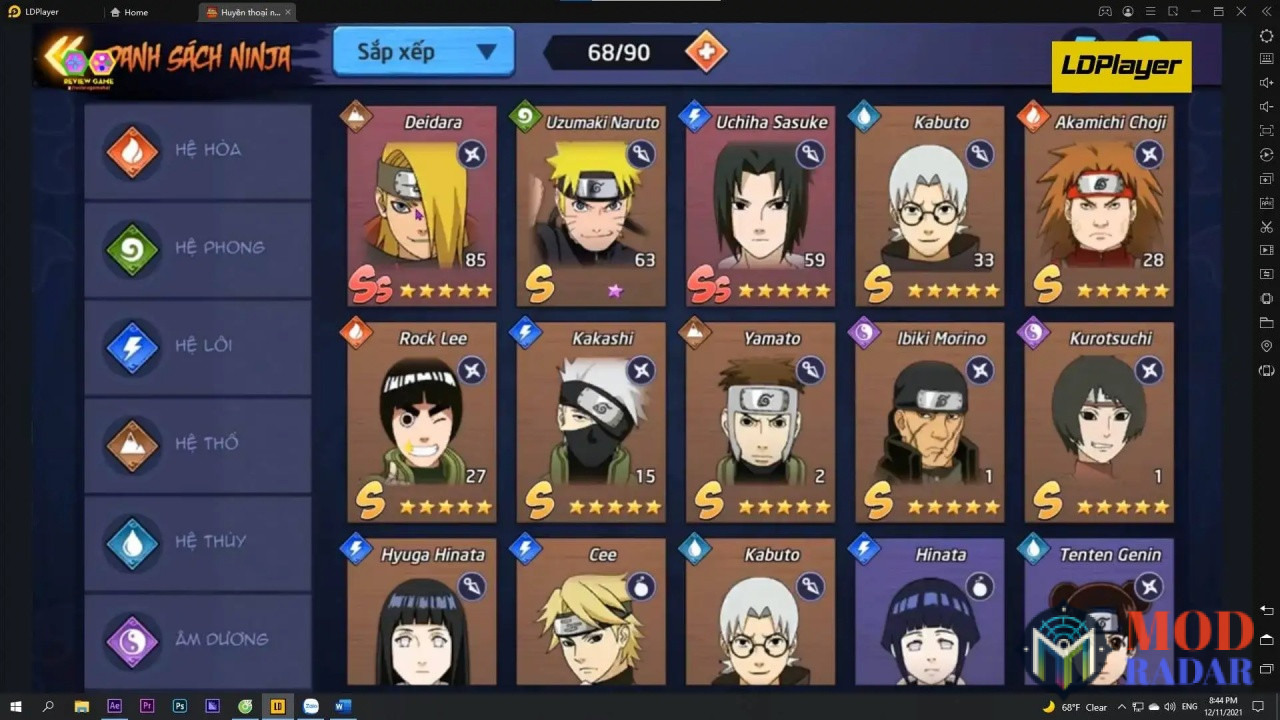The width and height of the screenshot is (1280, 720).
Task: Switch to Hệ Thổ earth filter
Action: point(198,443)
